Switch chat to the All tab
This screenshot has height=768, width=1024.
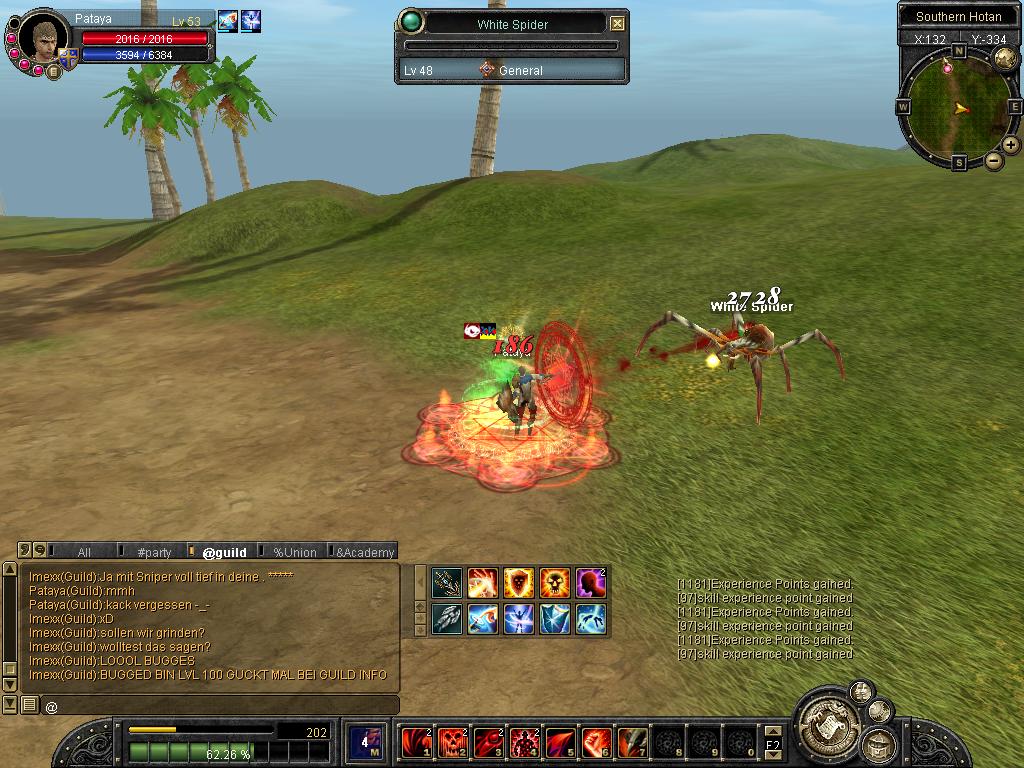84,552
